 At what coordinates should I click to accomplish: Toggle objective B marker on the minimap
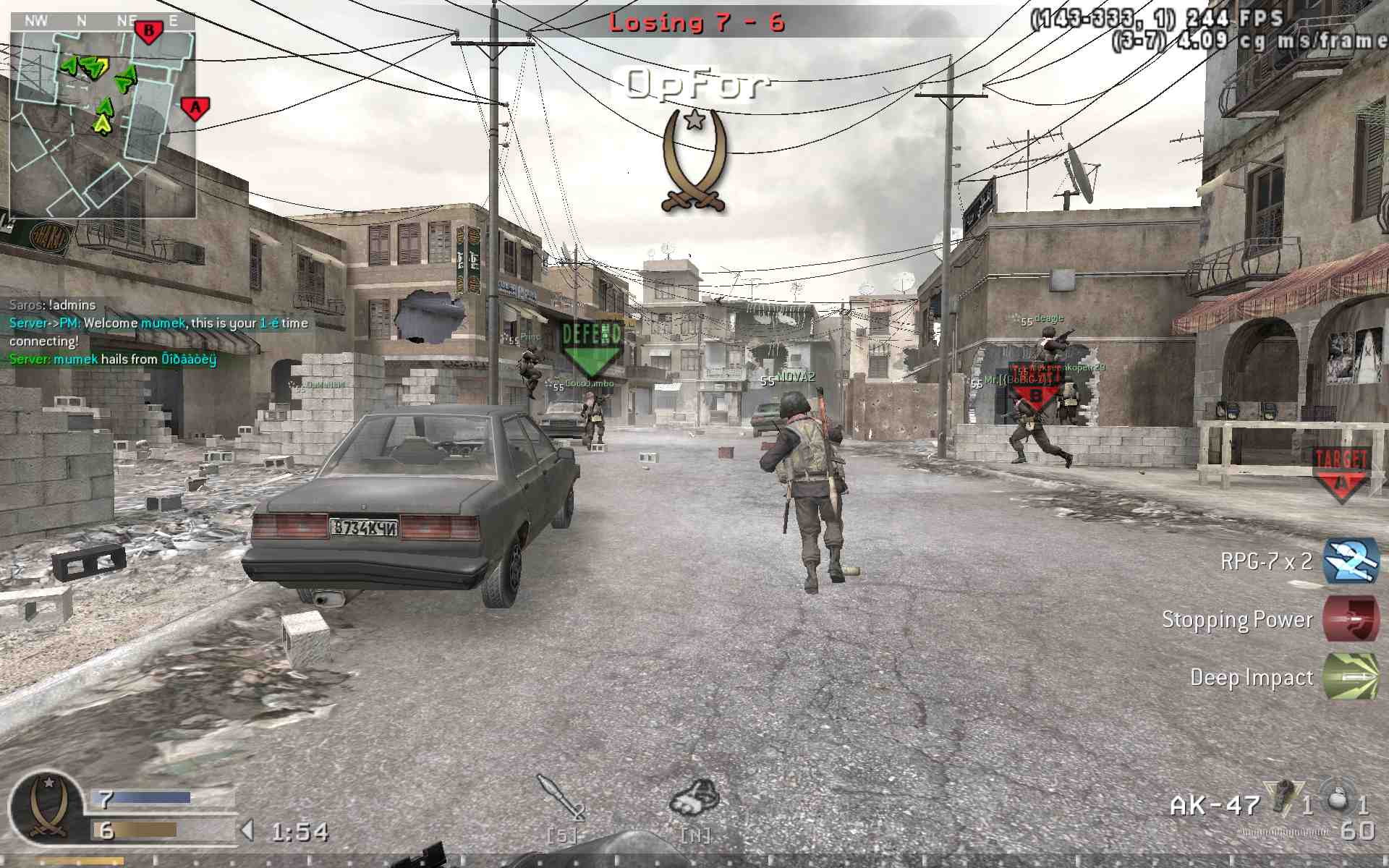point(147,29)
